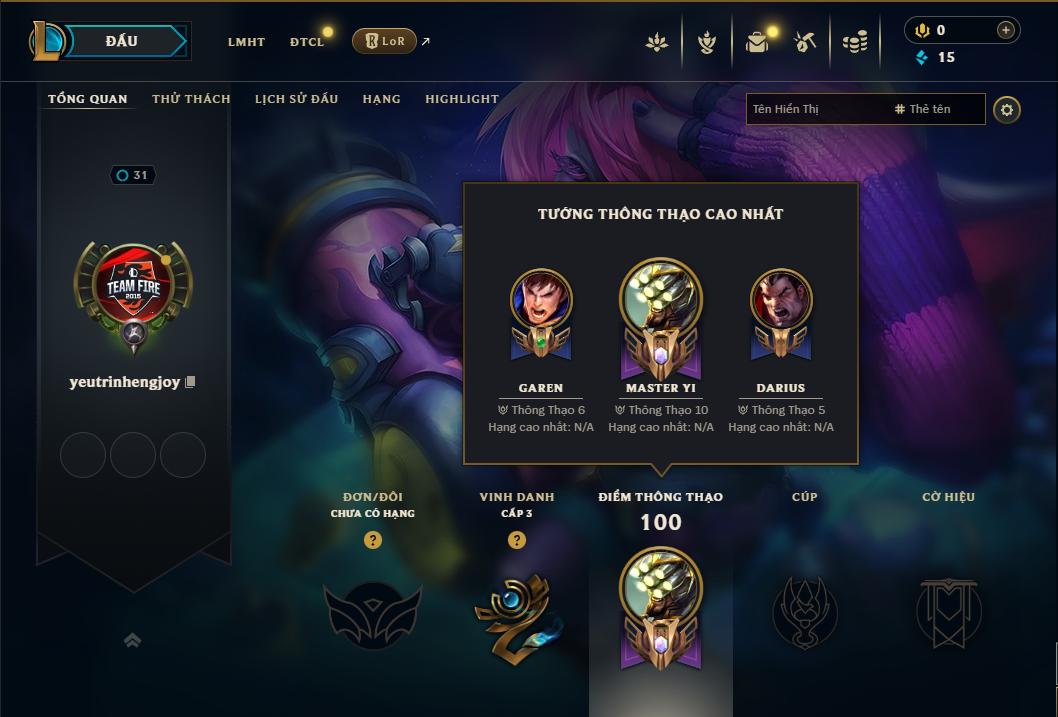
Task: Open the Vinh Danh honor emblem
Action: 516,612
